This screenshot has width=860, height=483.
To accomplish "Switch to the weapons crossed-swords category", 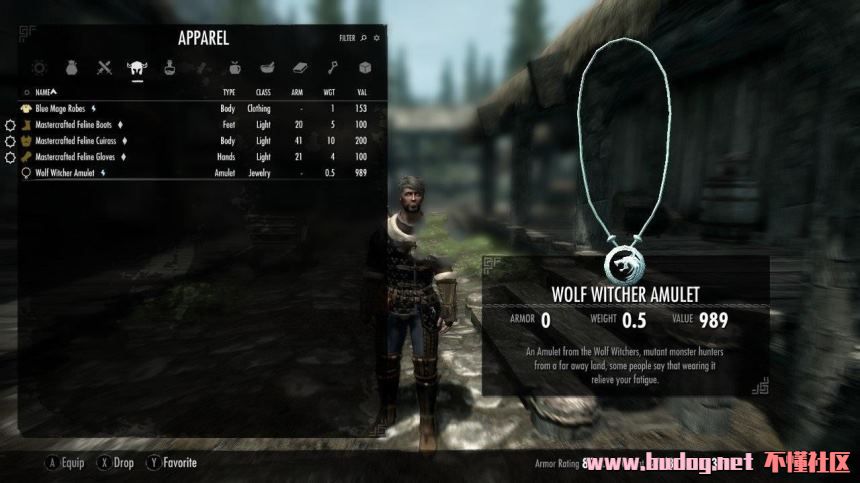I will [104, 68].
